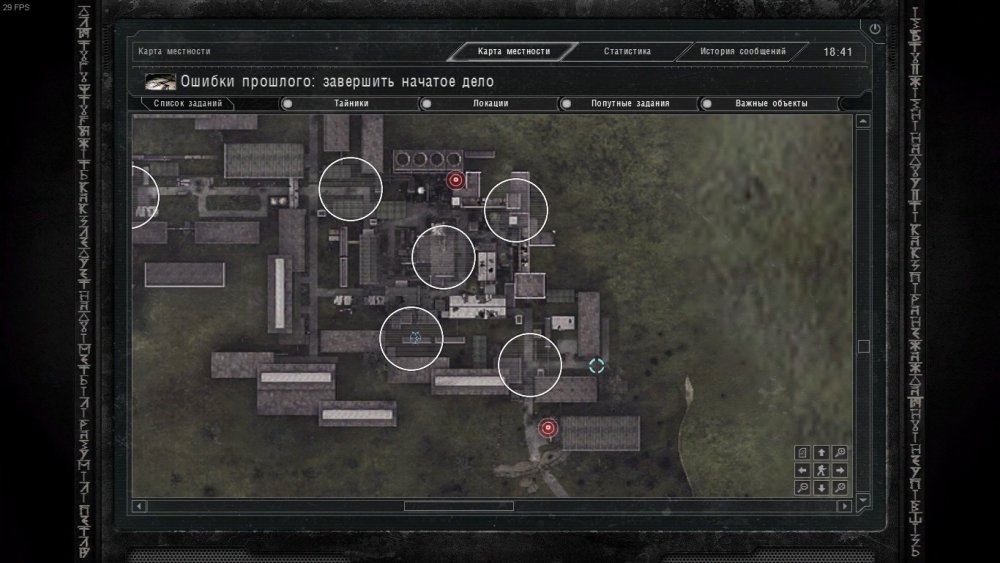Screen dimensions: 1000x563
Task: Open the История сообщений tab
Action: pyautogui.click(x=742, y=51)
